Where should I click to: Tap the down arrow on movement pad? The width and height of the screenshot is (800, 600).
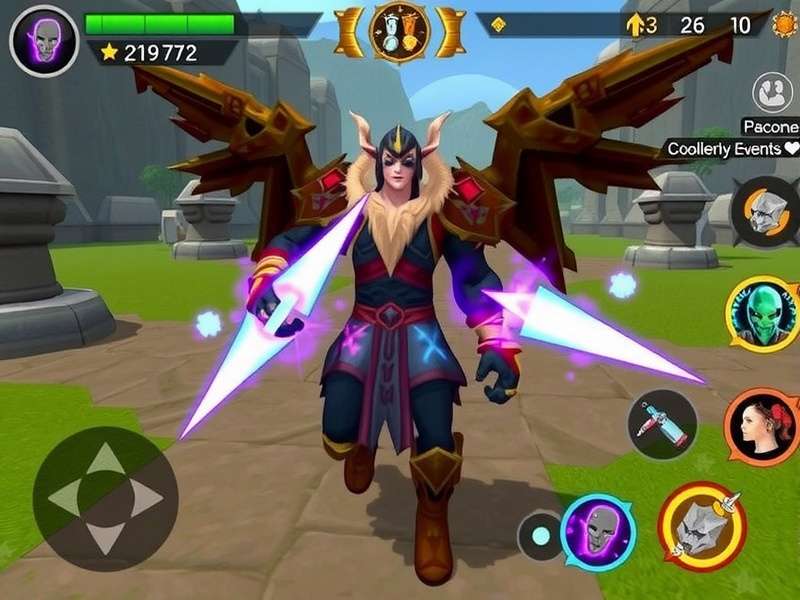105,537
